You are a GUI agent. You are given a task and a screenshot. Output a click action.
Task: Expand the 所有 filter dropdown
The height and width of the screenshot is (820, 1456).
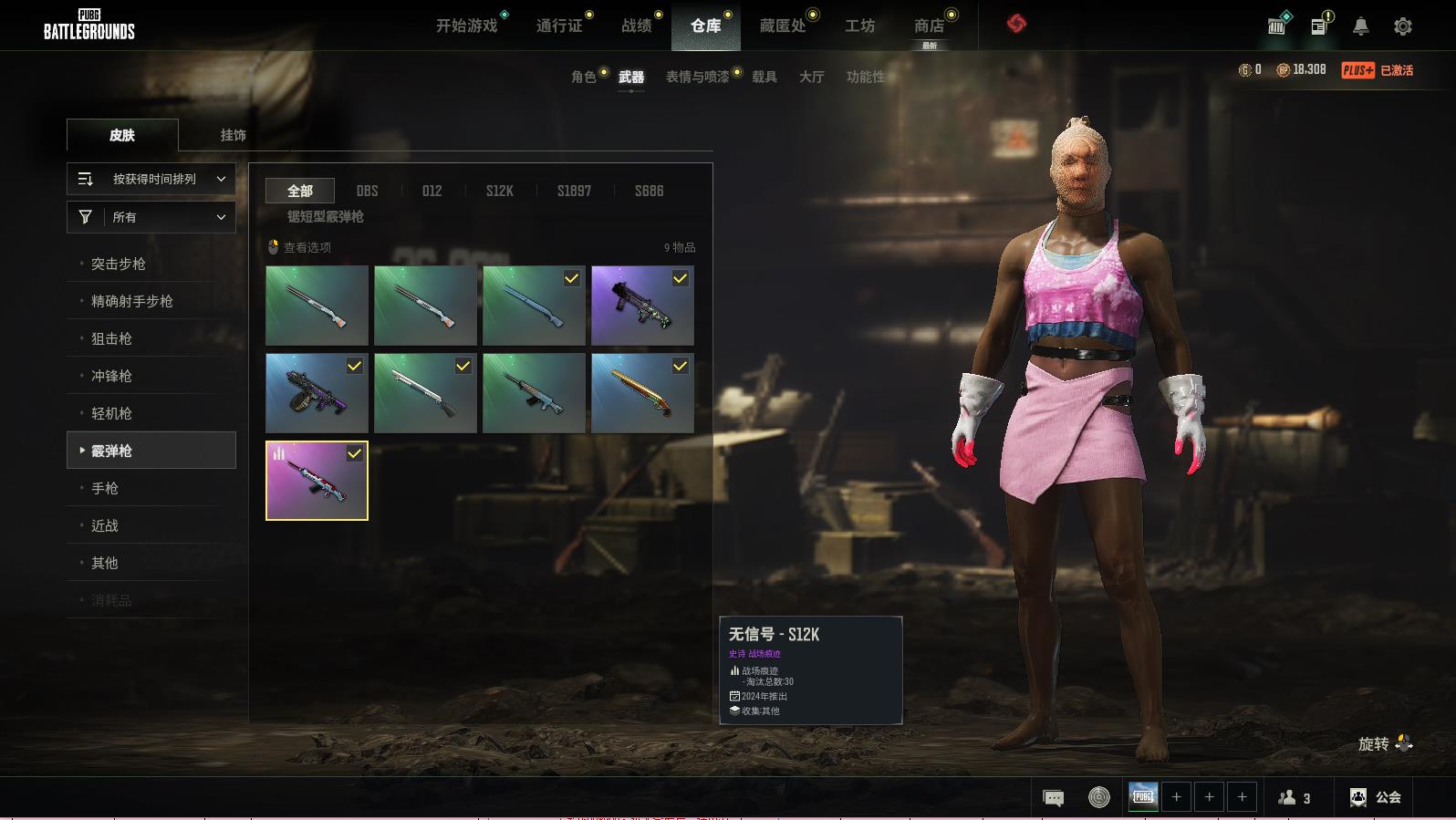click(x=151, y=217)
